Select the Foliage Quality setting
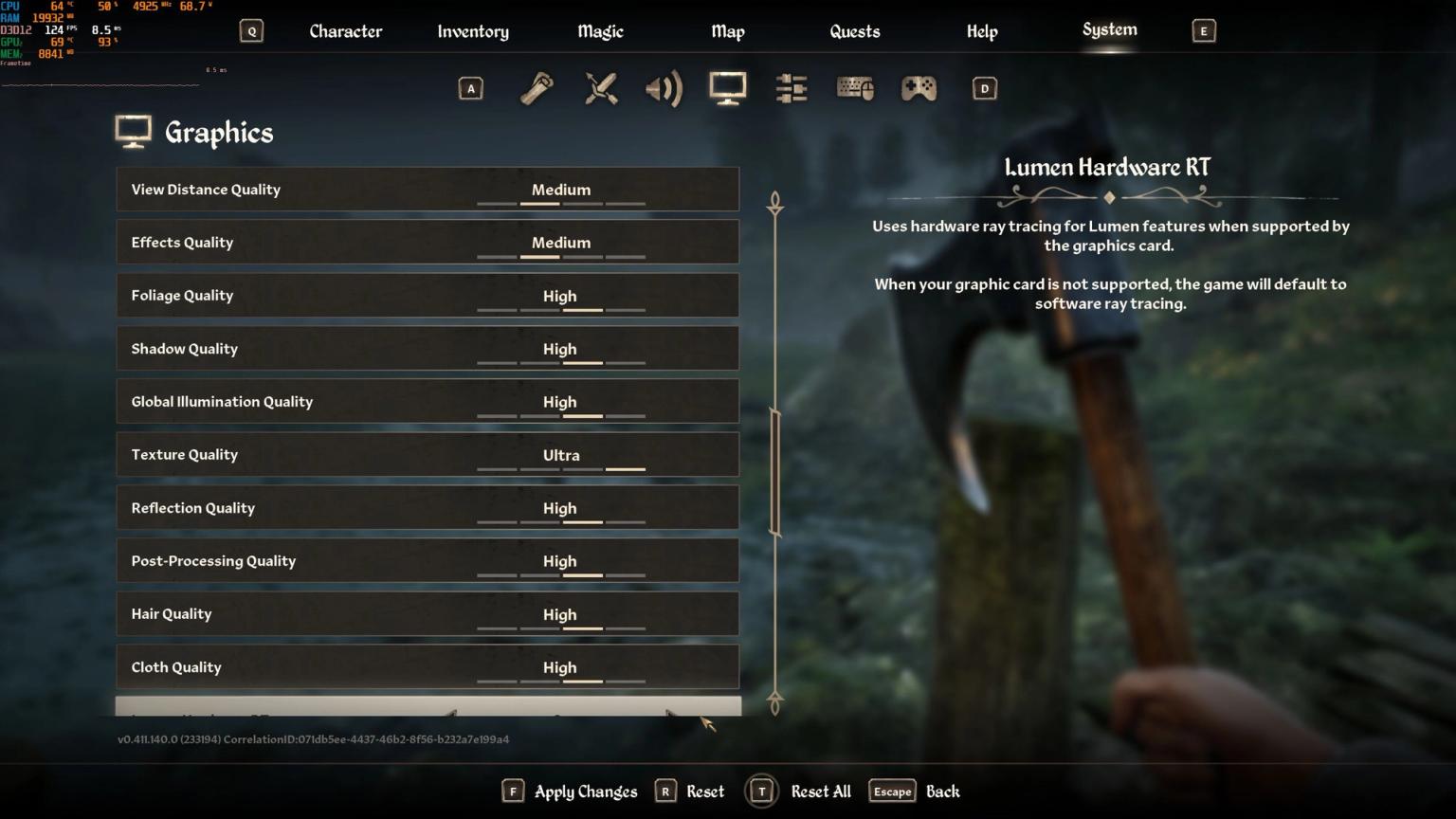1456x819 pixels. [x=427, y=295]
